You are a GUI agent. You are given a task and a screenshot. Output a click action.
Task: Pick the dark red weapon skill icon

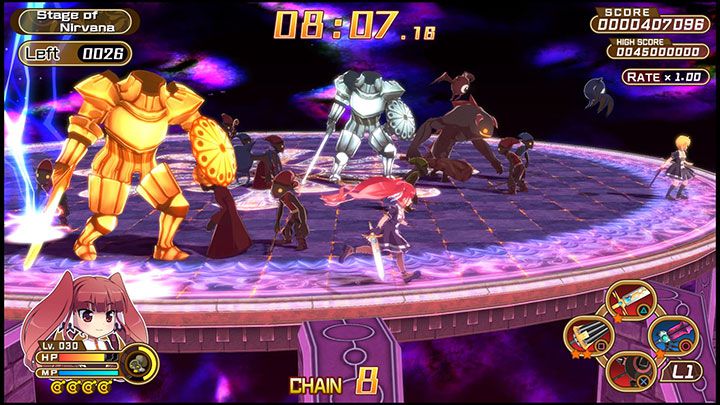tap(631, 371)
